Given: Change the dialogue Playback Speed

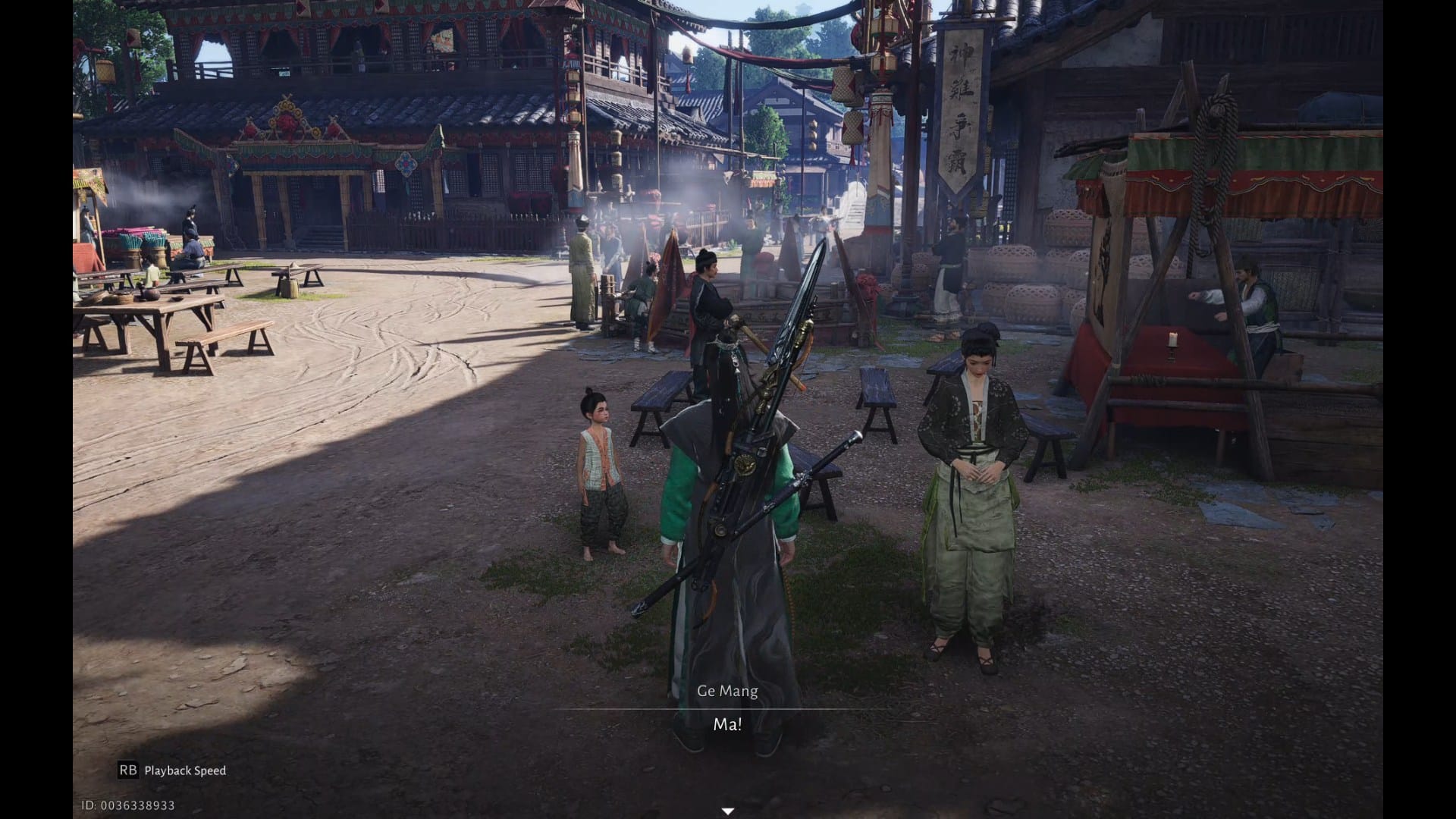Looking at the screenshot, I should click(172, 770).
